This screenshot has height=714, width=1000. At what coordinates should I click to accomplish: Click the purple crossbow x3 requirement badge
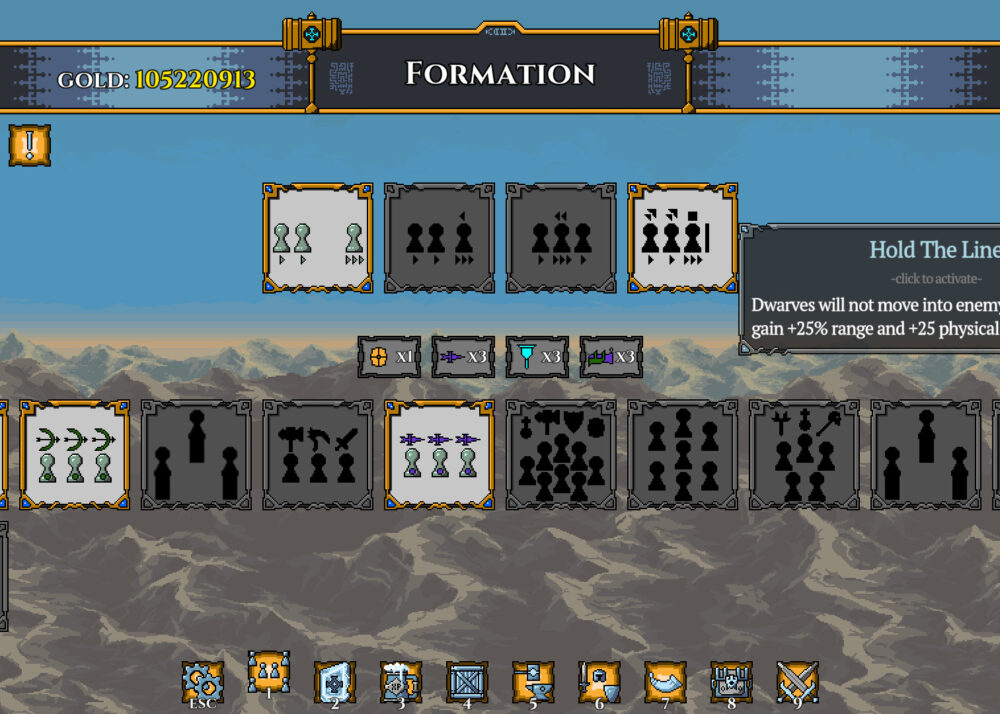(x=463, y=356)
